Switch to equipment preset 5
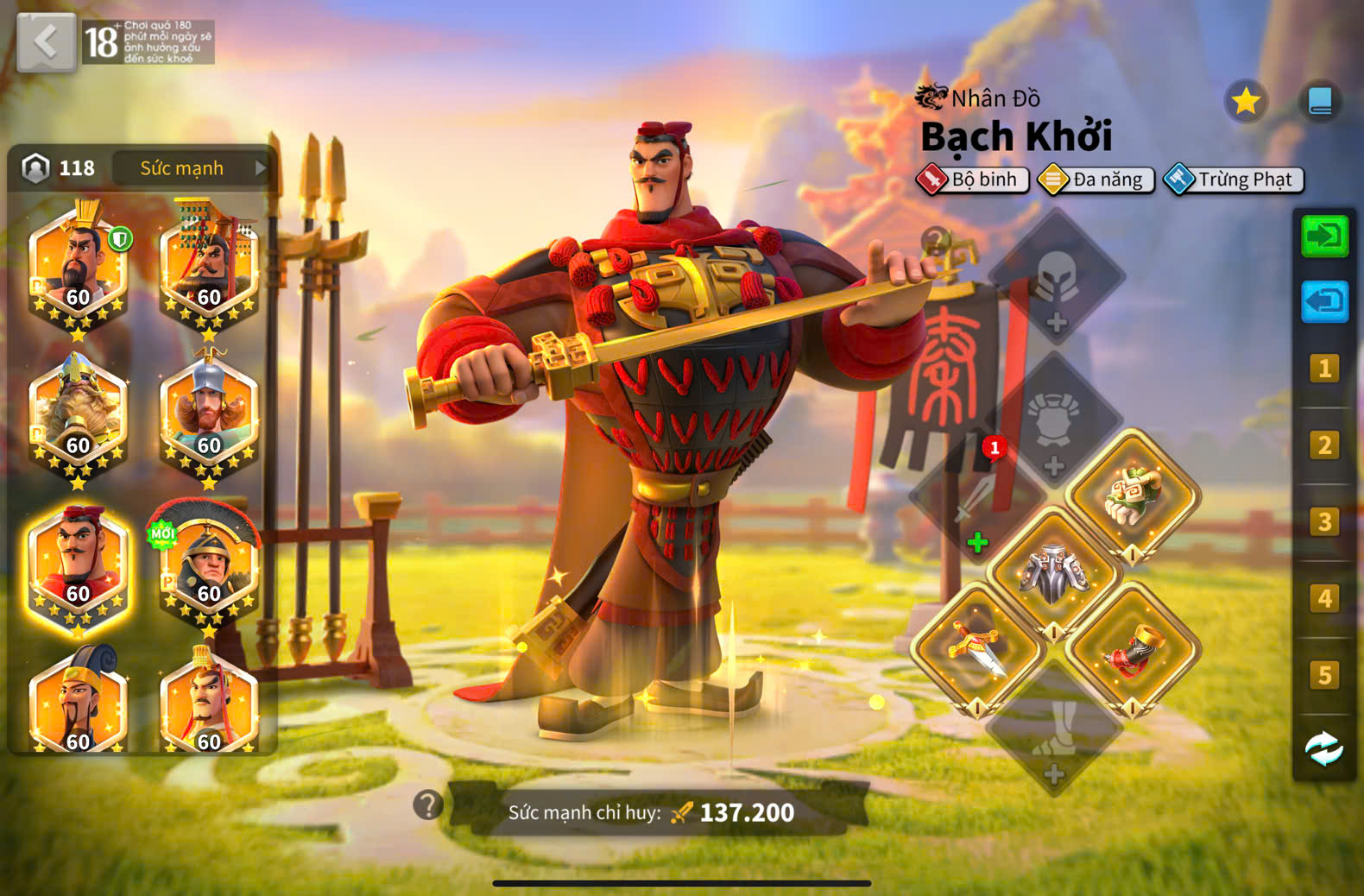 pyautogui.click(x=1324, y=674)
